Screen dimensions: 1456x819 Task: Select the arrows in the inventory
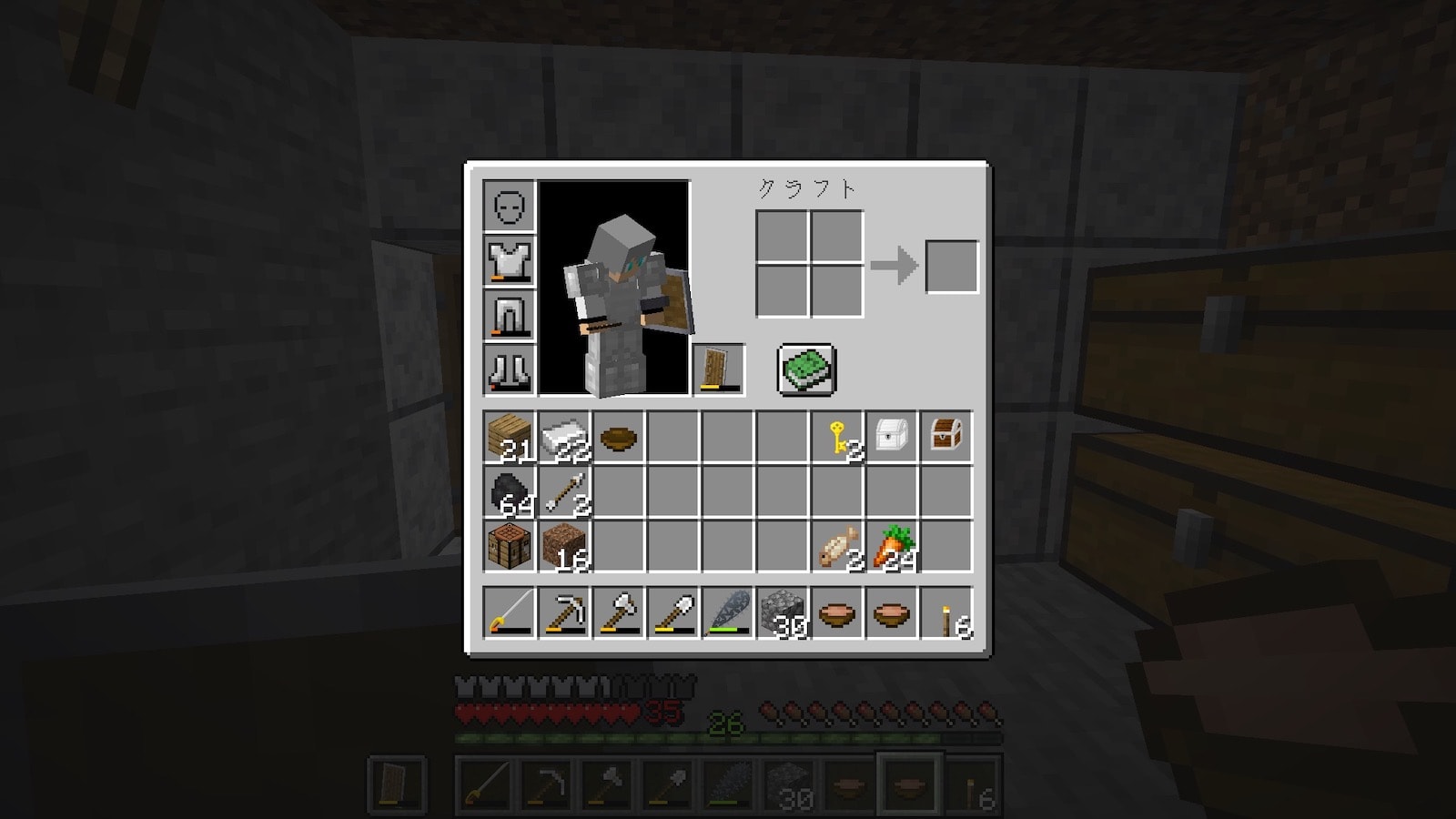tap(564, 492)
